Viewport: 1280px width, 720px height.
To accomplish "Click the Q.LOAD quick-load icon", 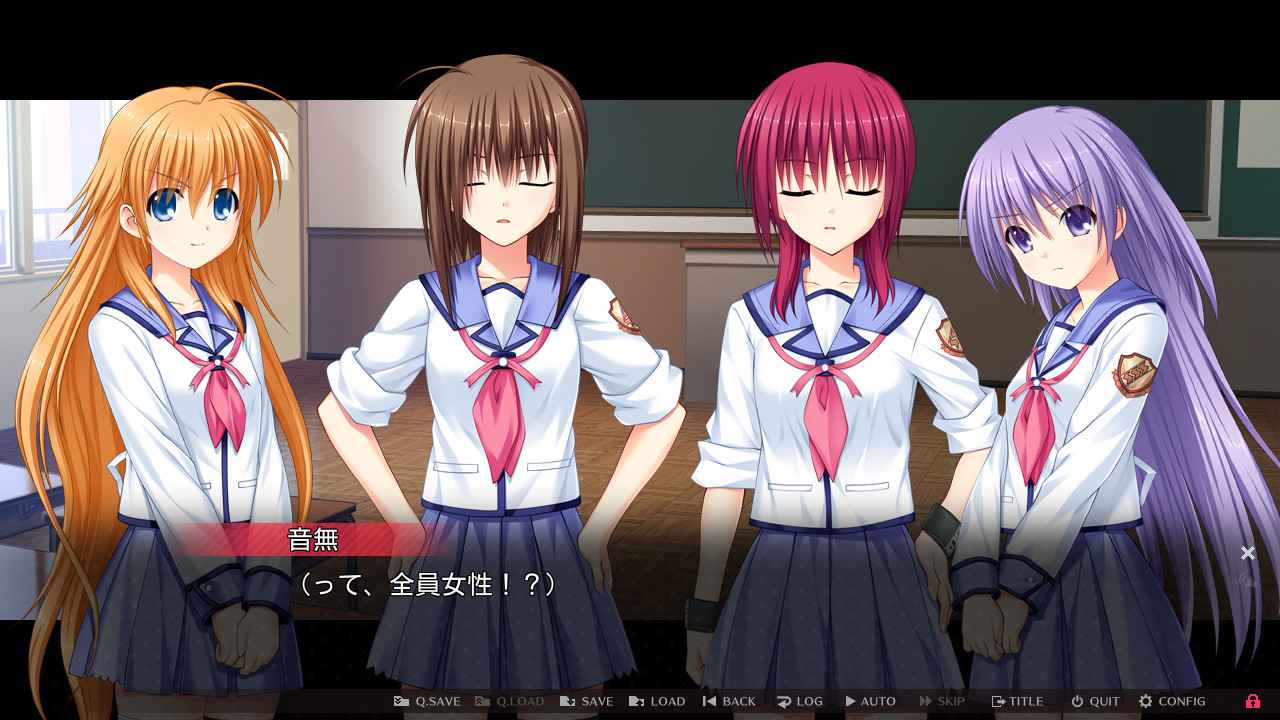I will [x=481, y=701].
